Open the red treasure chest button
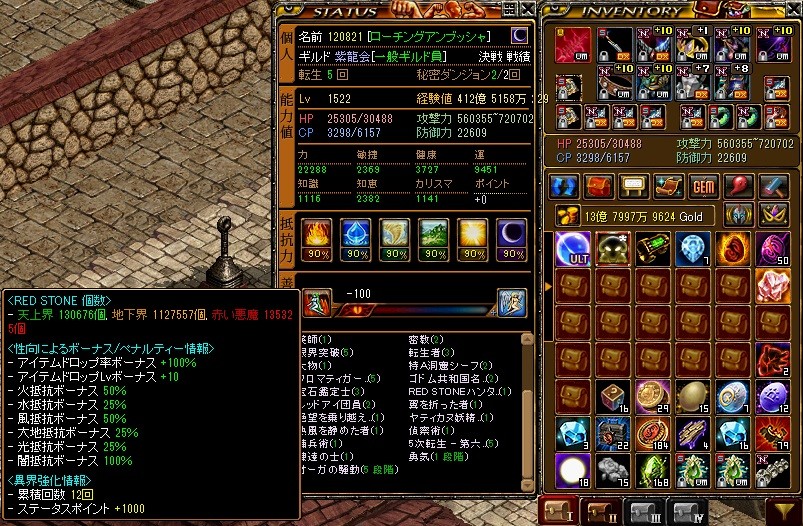This screenshot has width=803, height=526. [x=598, y=186]
